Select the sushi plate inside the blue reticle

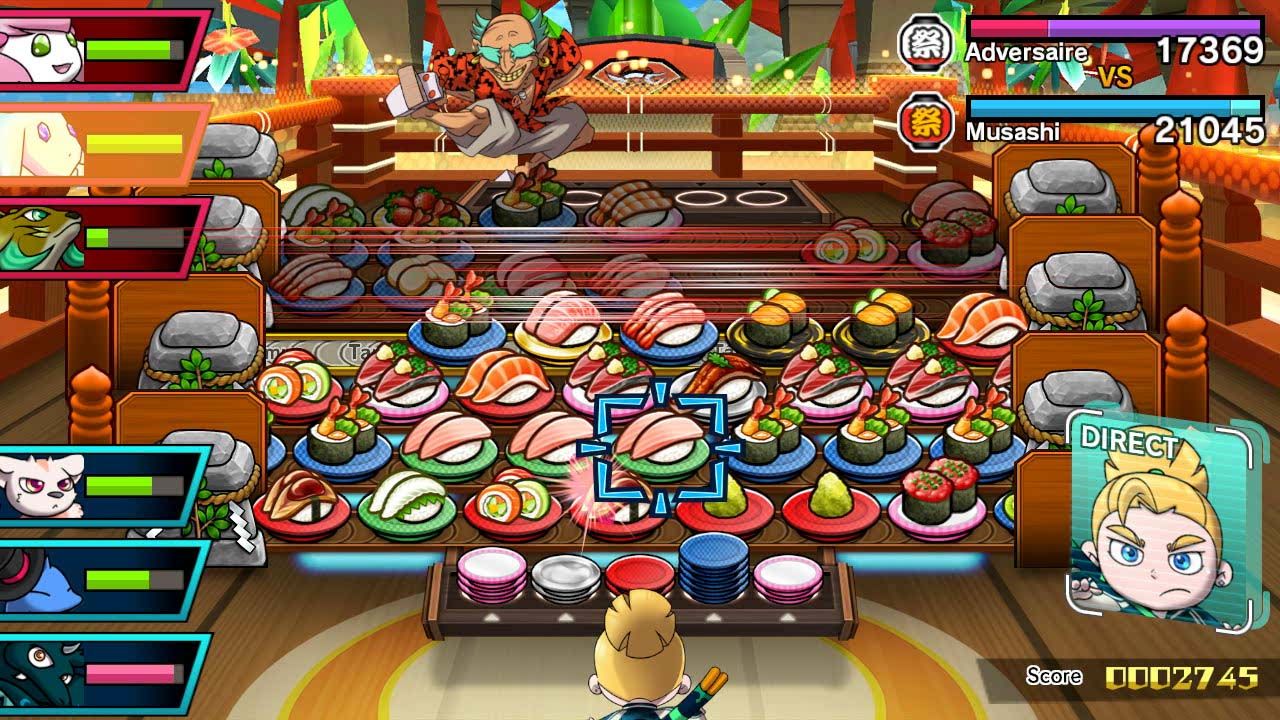tap(661, 445)
